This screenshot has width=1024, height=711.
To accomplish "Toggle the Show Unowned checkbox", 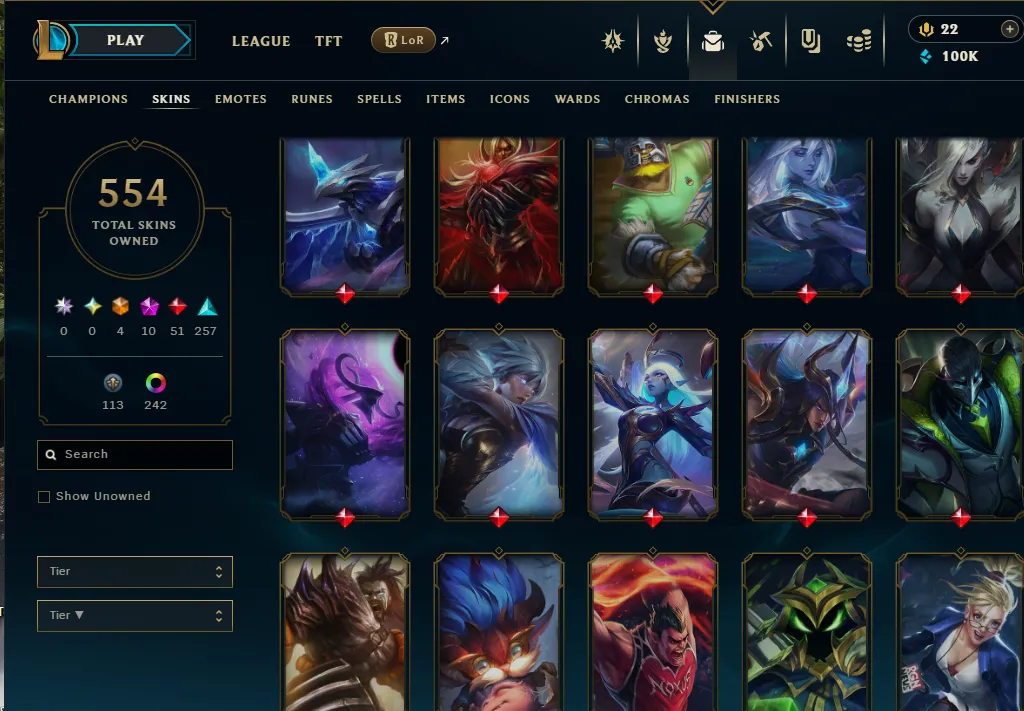I will click(44, 496).
